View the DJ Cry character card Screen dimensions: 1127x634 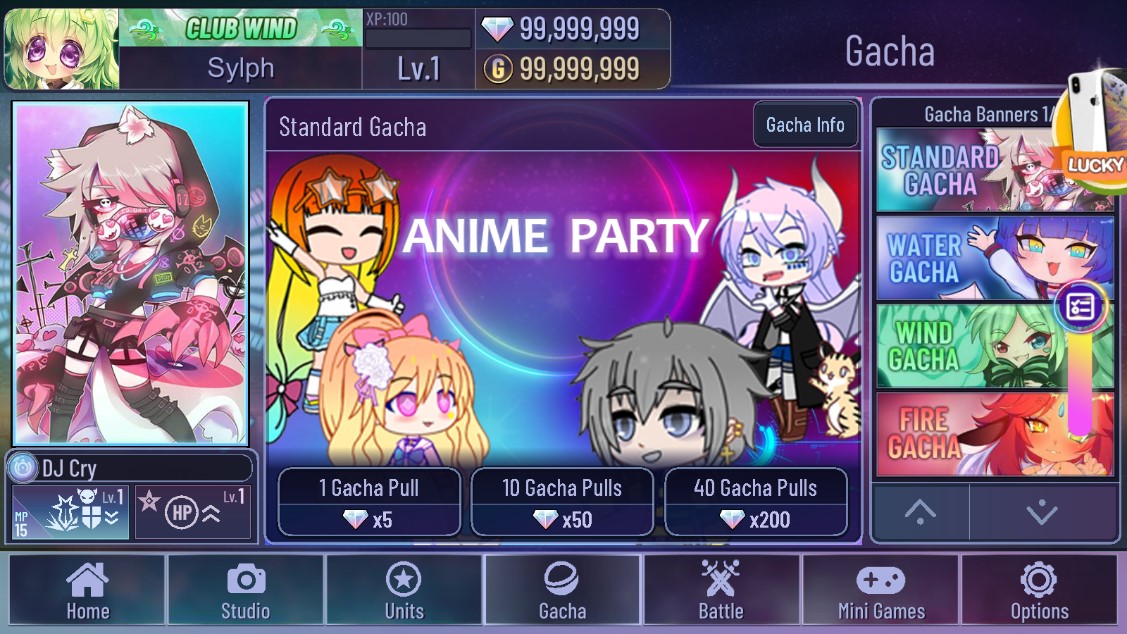click(130, 274)
